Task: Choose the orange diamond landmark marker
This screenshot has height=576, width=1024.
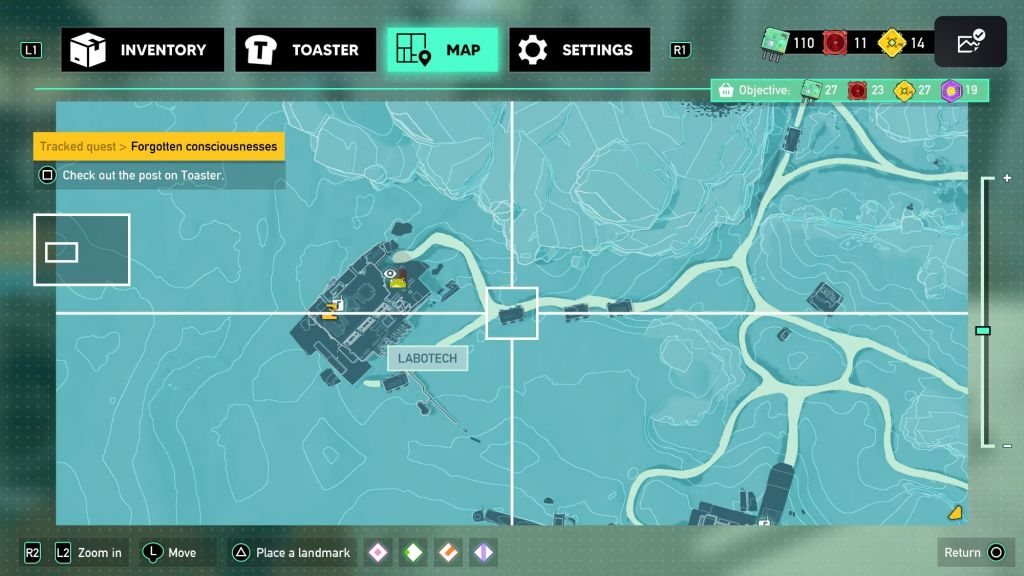Action: point(448,553)
